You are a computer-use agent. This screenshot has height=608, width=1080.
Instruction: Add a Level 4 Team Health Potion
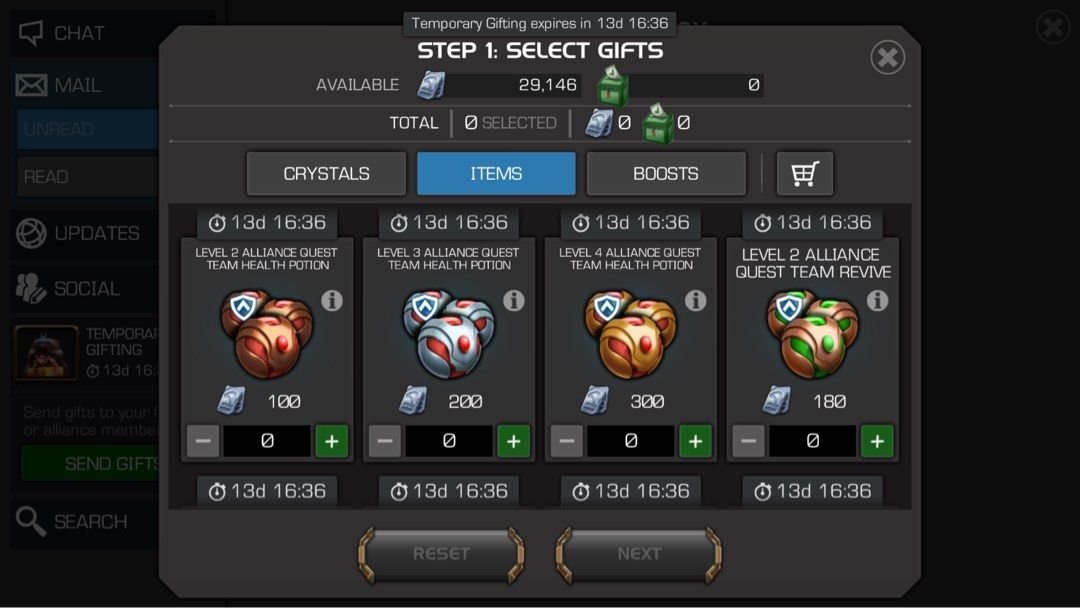click(696, 441)
